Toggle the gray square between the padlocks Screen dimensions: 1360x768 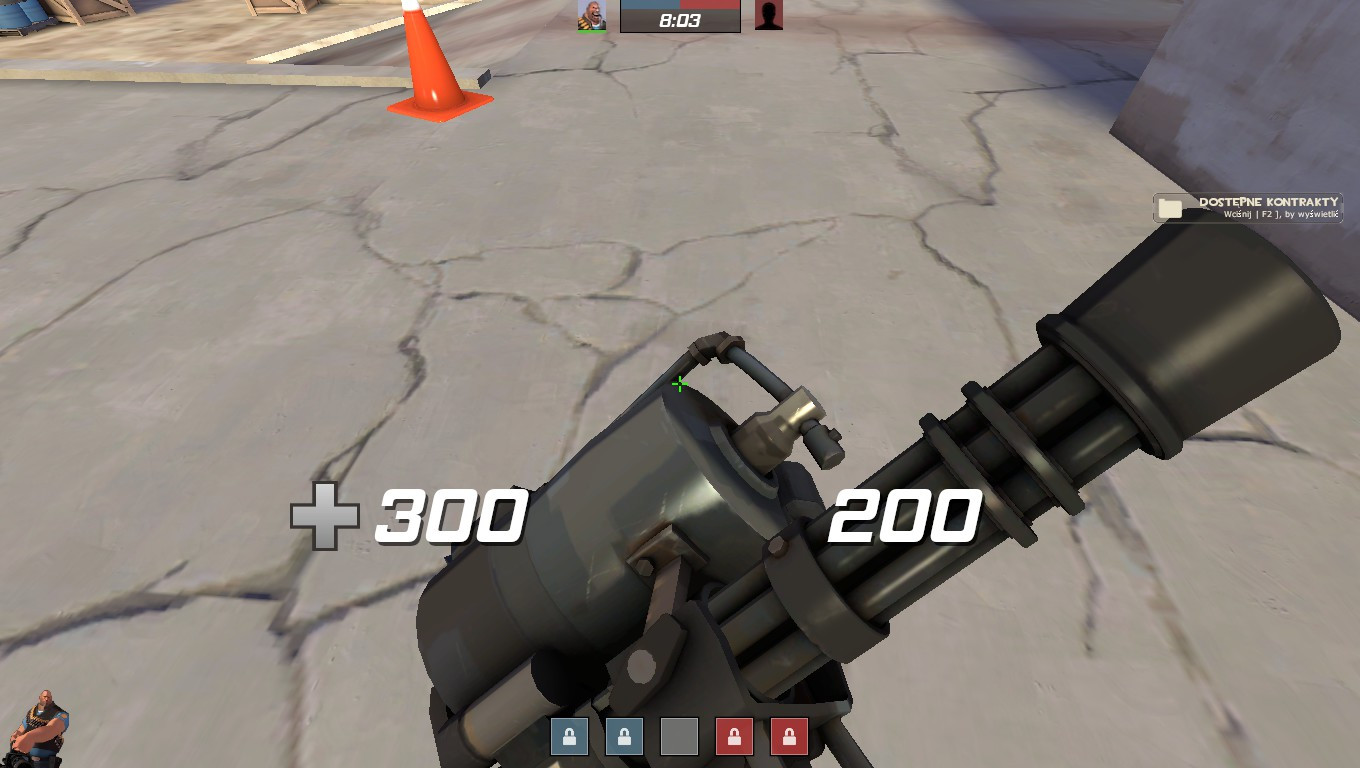coord(680,737)
